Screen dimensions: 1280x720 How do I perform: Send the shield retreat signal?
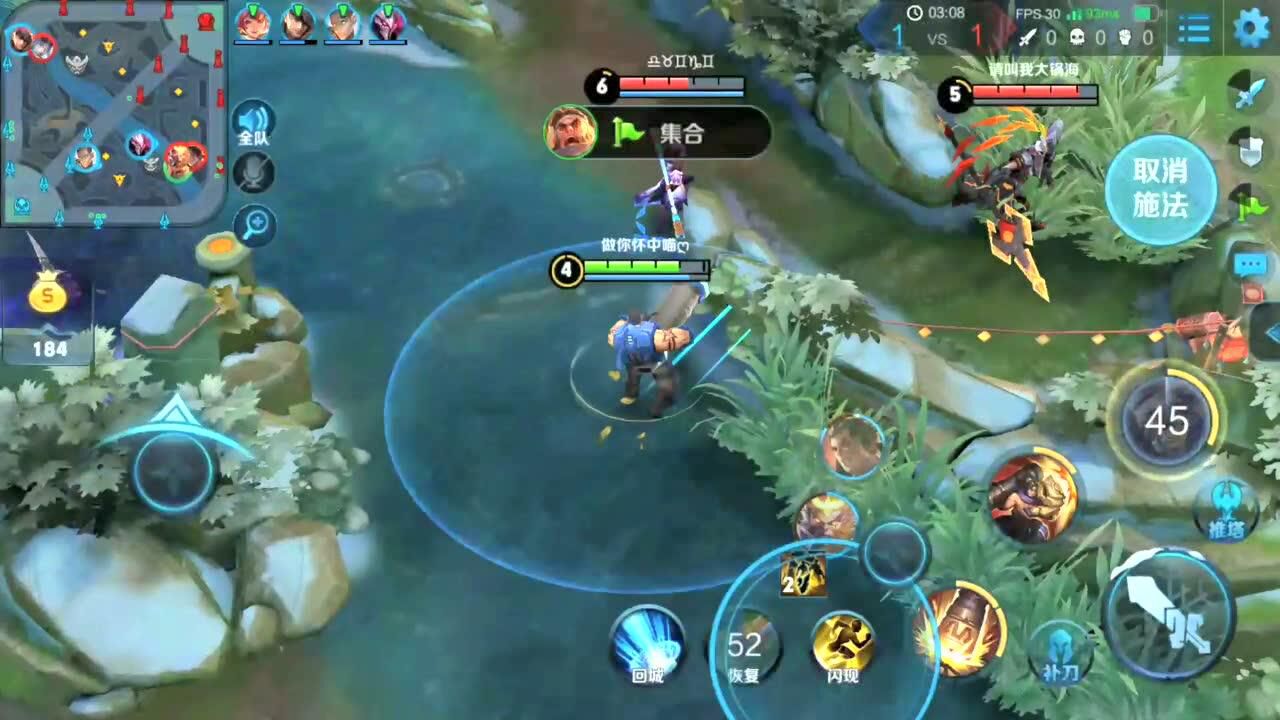[1250, 151]
